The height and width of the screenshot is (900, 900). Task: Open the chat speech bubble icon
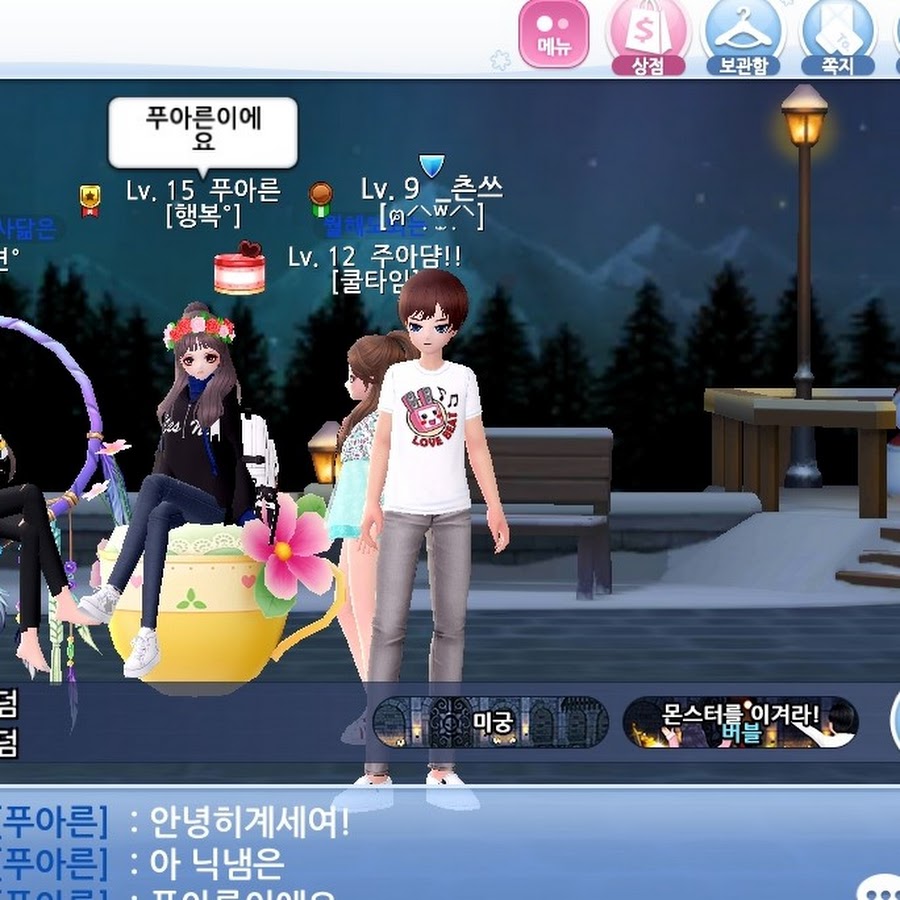pyautogui.click(x=880, y=888)
